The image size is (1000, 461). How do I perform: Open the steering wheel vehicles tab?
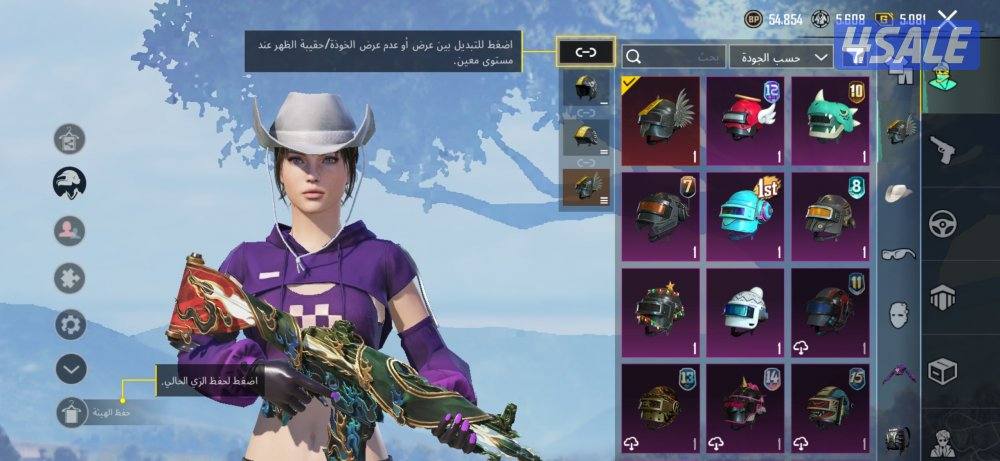point(943,223)
